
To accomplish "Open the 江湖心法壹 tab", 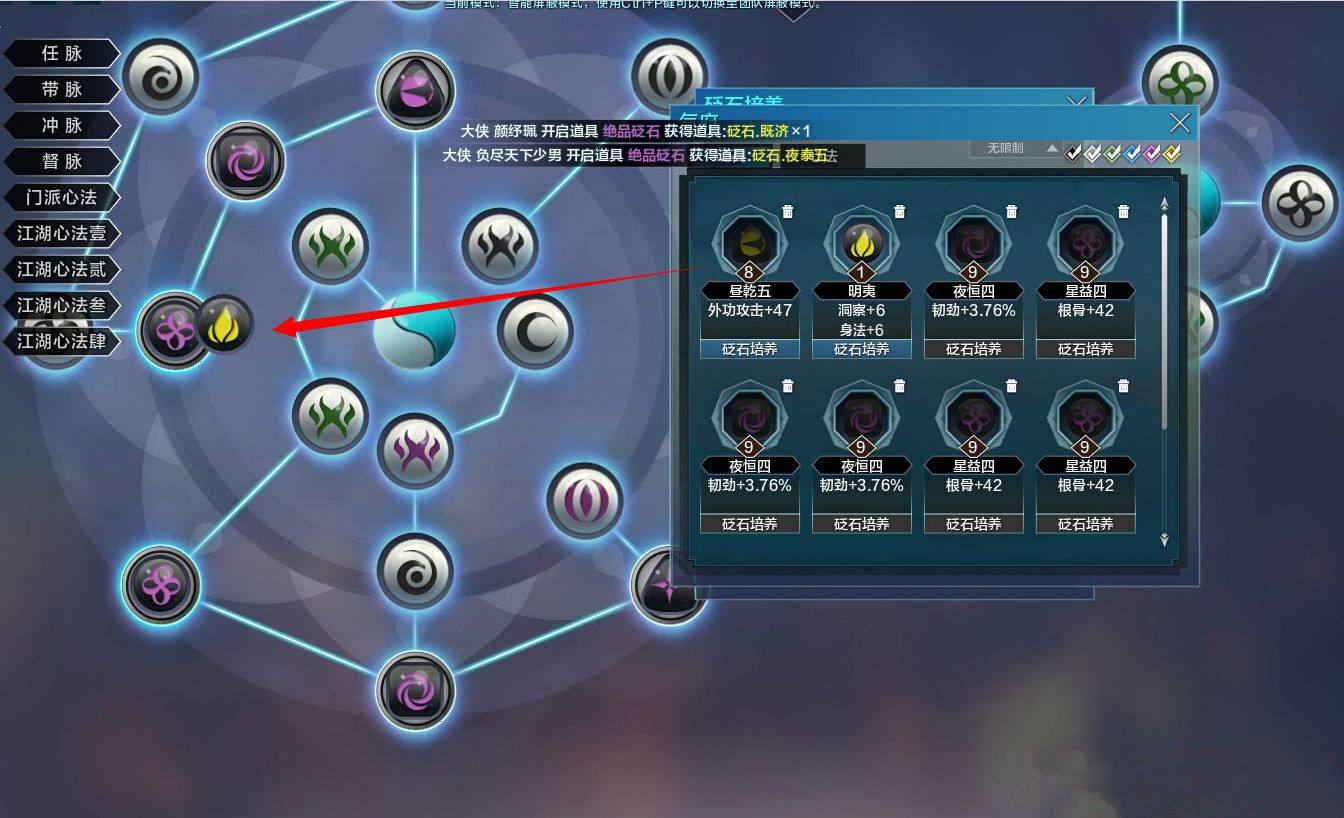I will pos(62,234).
